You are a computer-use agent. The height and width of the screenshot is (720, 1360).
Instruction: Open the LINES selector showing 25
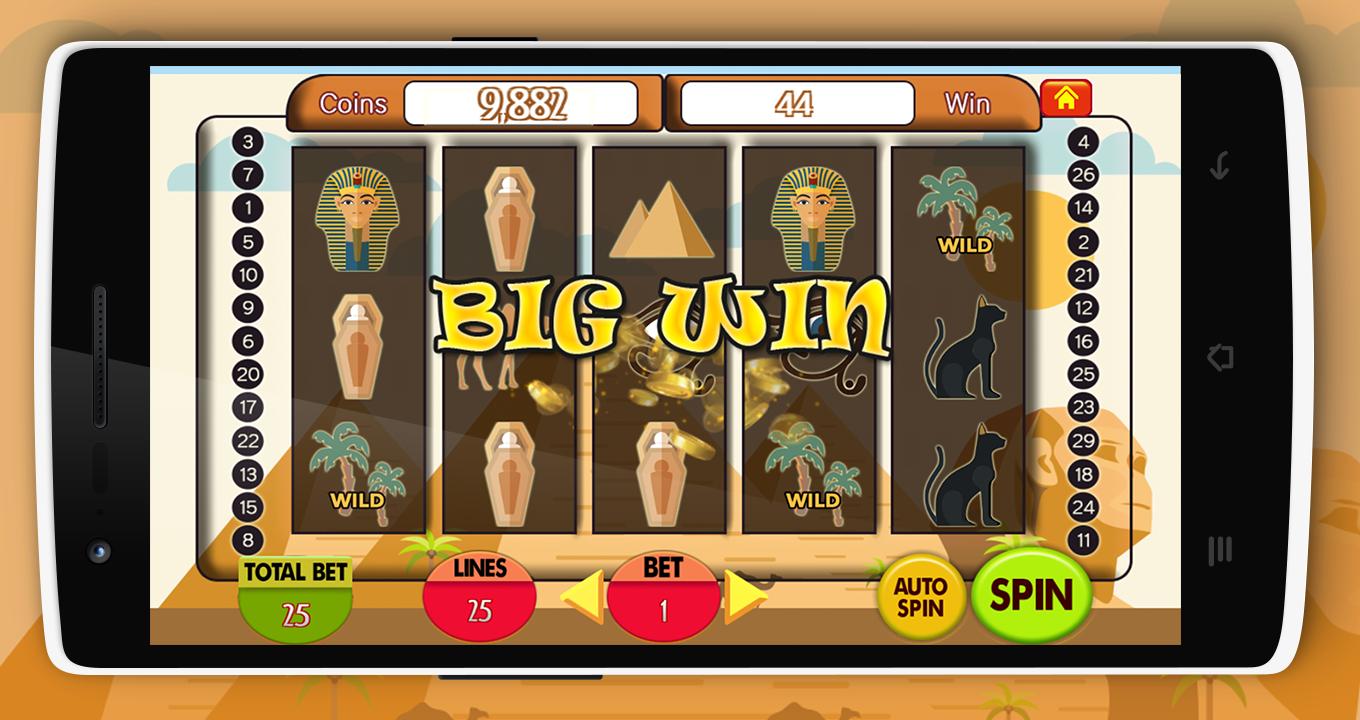(480, 597)
